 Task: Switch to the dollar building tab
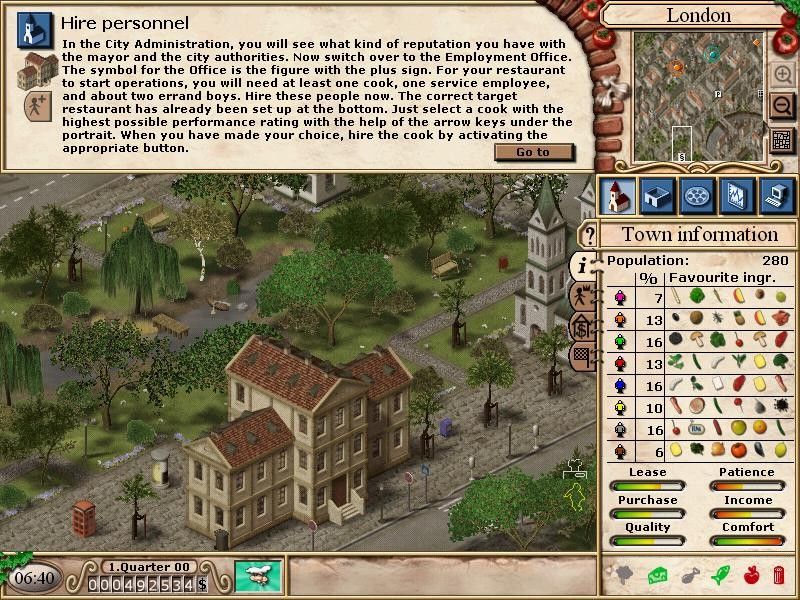pyautogui.click(x=584, y=326)
